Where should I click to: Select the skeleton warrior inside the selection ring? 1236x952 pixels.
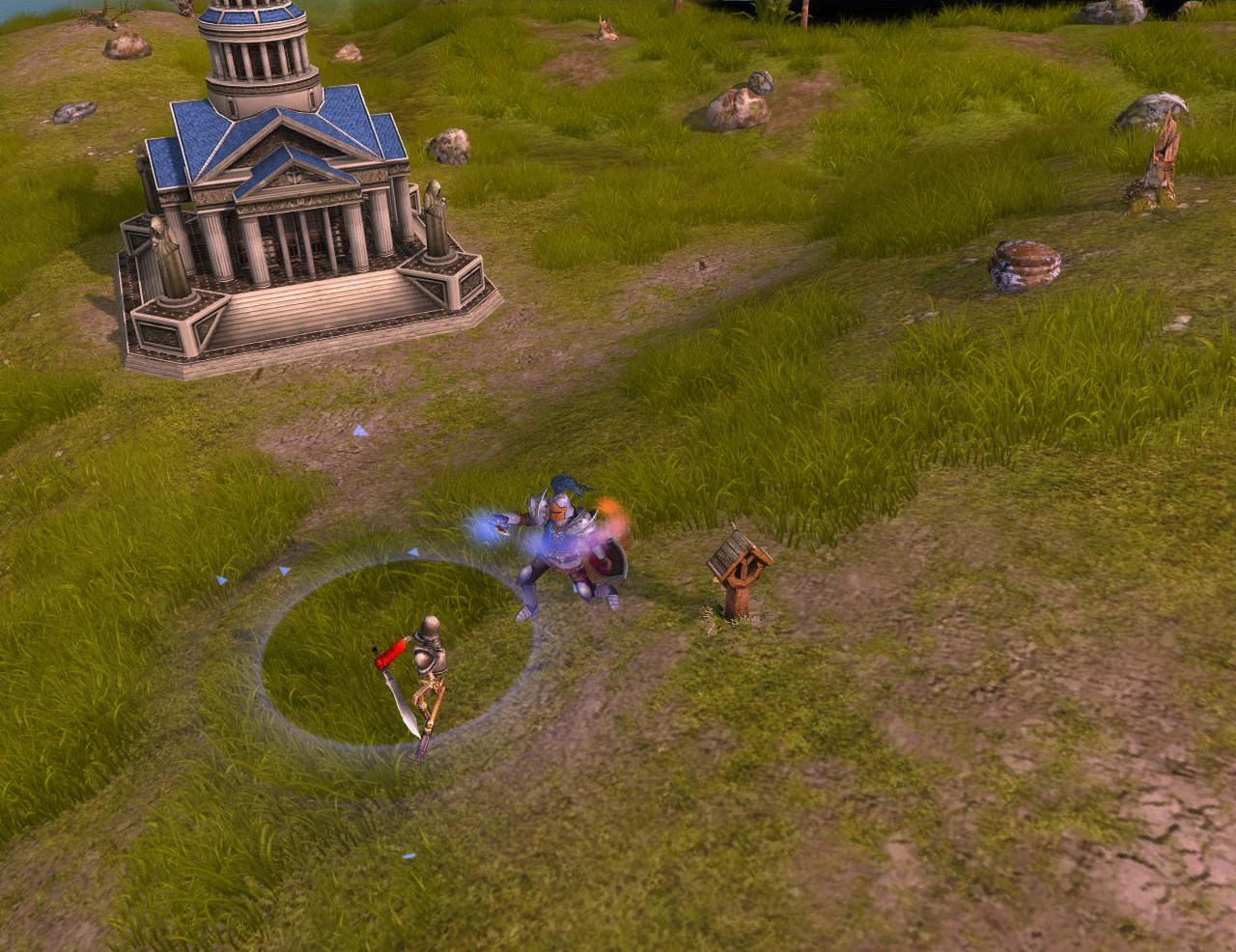click(x=427, y=668)
